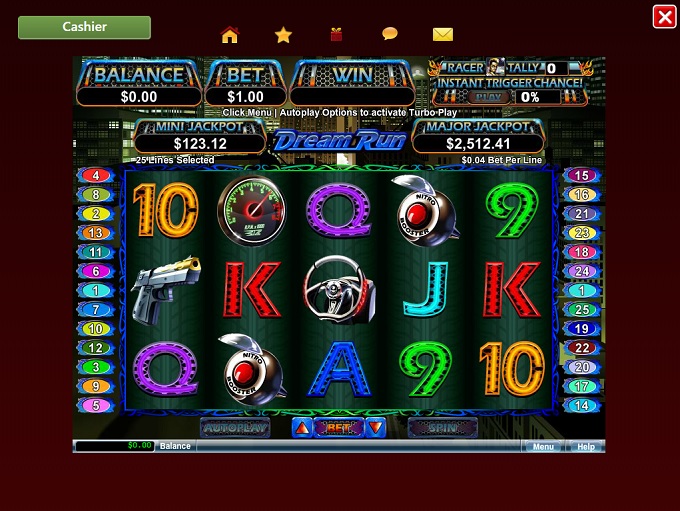This screenshot has width=680, height=511.
Task: Open messages with the envelope icon
Action: tap(443, 35)
